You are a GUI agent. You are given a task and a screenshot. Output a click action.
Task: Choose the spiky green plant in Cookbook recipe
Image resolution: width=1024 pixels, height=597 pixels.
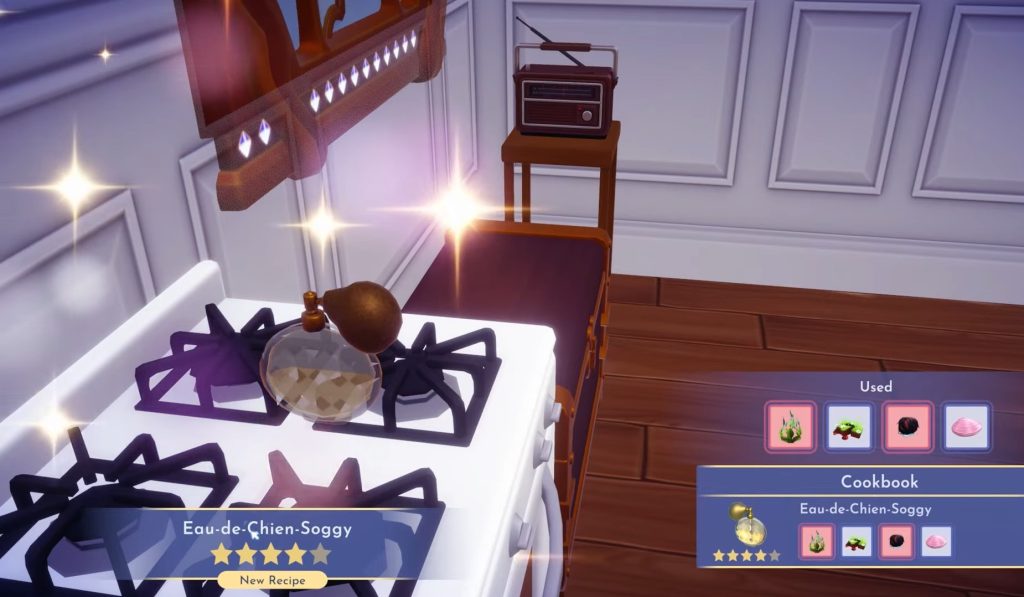pyautogui.click(x=817, y=541)
